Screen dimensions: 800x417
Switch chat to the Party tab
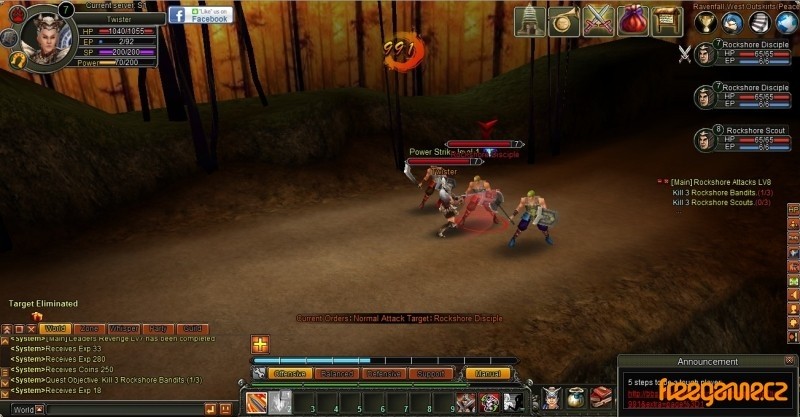pyautogui.click(x=157, y=328)
